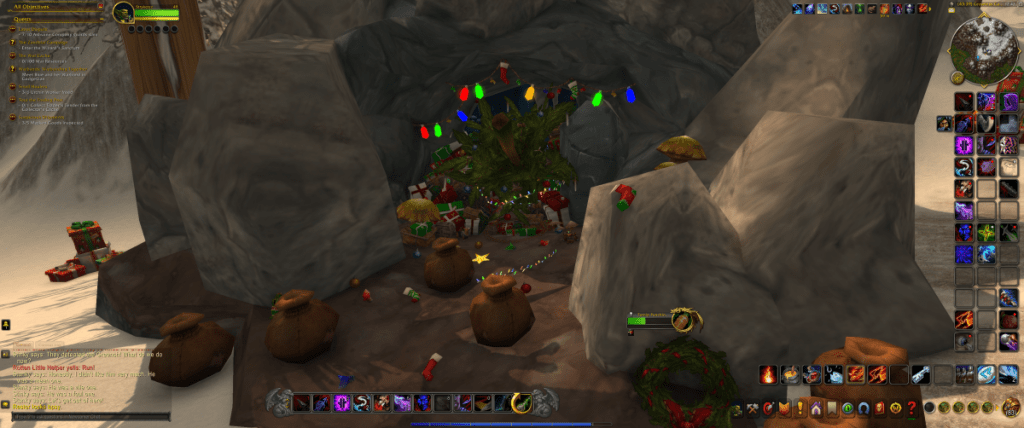Open the purple house micro menu button
1024x428 pixels.
click(816, 408)
